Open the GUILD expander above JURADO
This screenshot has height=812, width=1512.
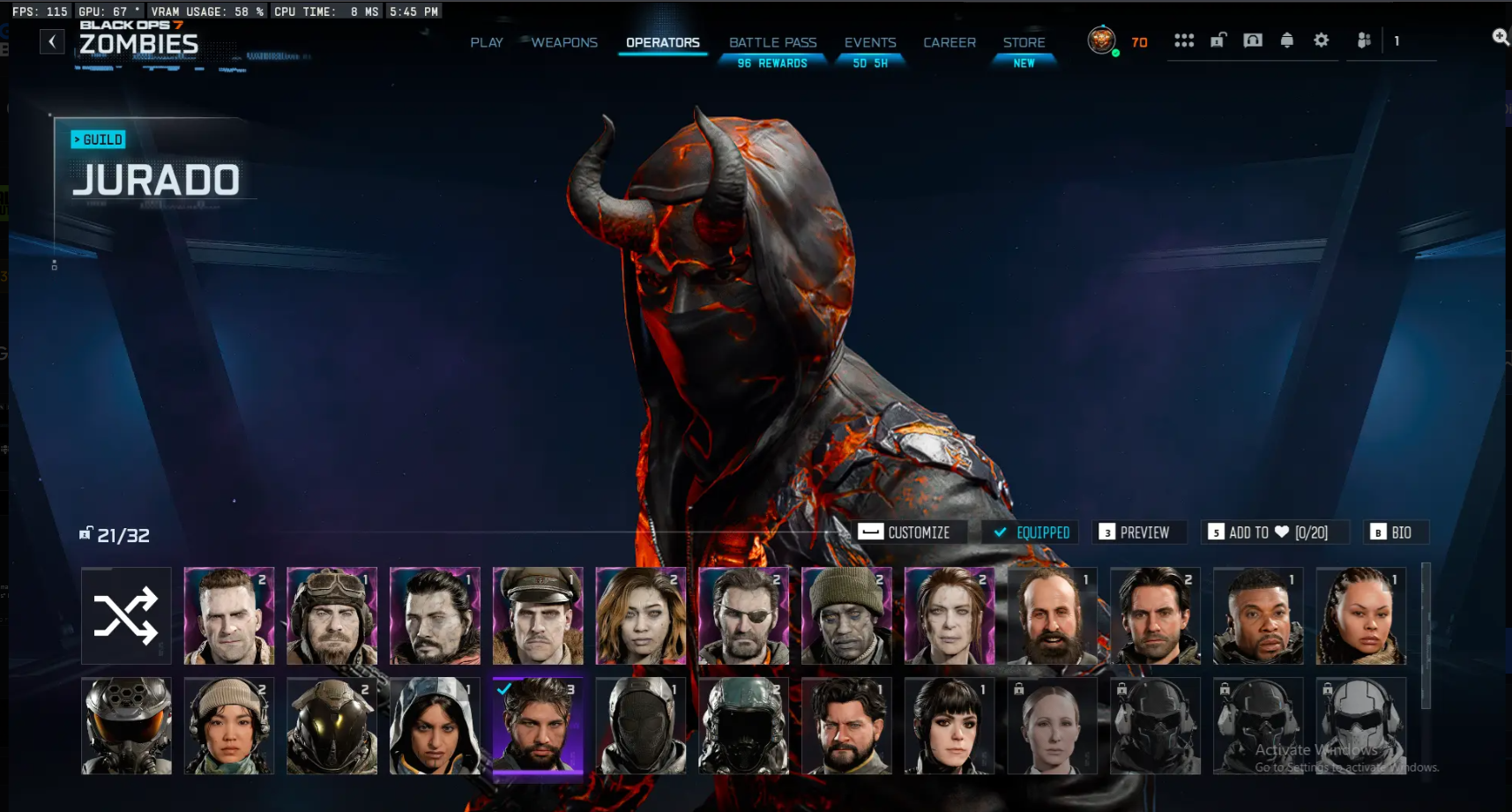(98, 139)
